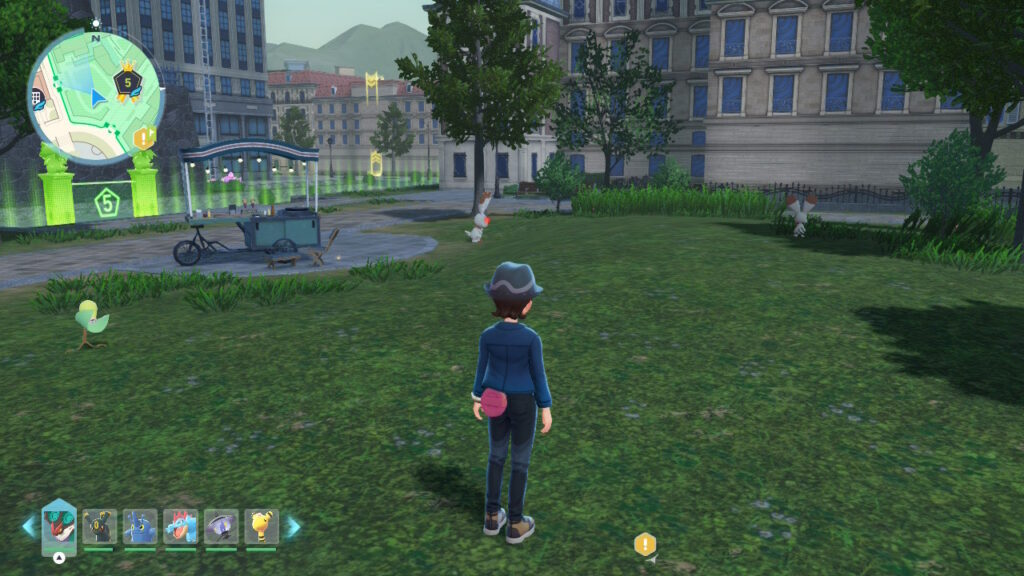
Task: Cycle party right with the cyan arrow
Action: [293, 527]
